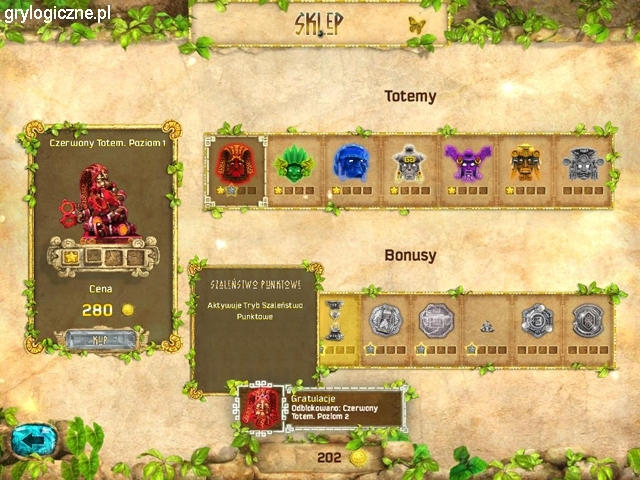Buy the red totem with Kup button
Viewport: 640px width, 480px height.
click(100, 339)
